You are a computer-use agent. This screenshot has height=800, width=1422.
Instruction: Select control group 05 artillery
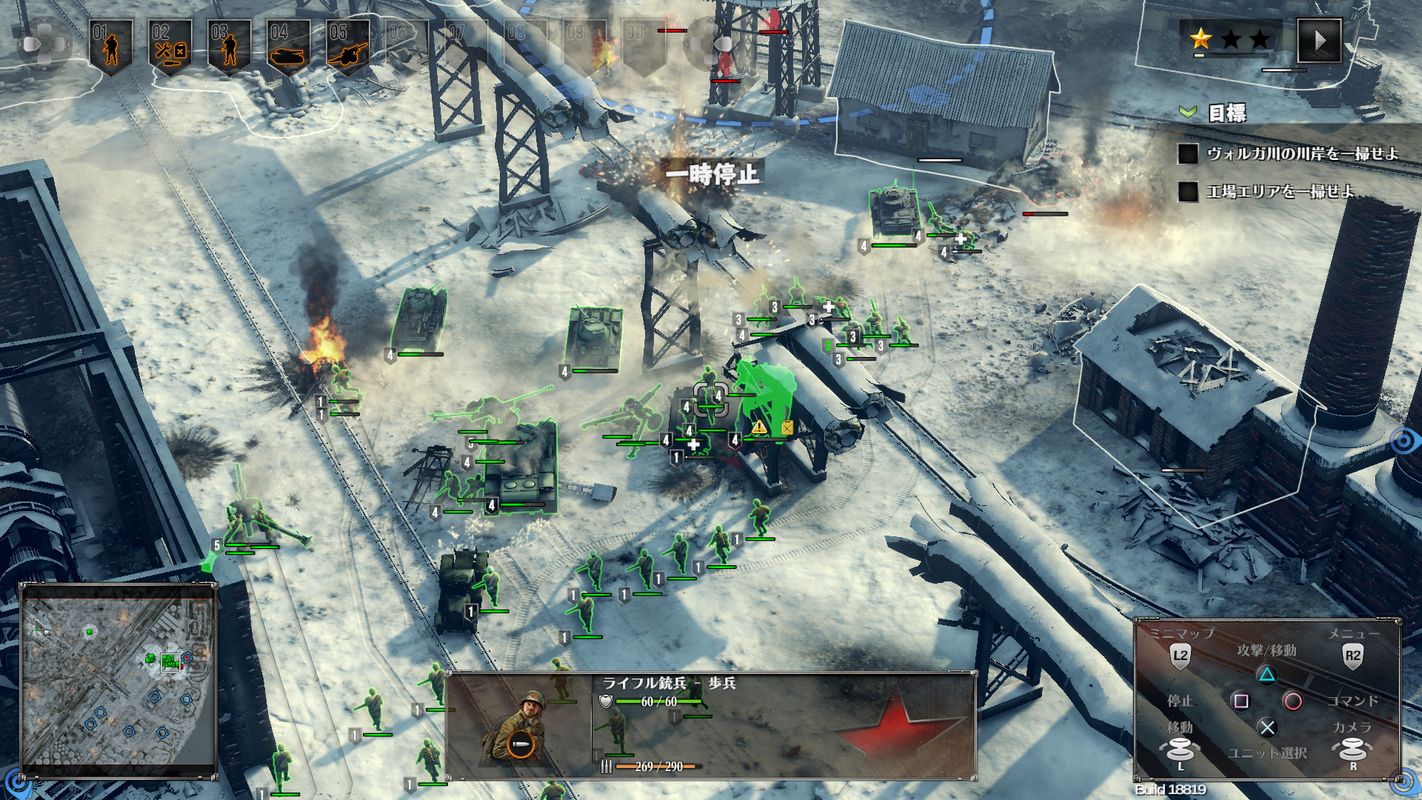point(347,44)
